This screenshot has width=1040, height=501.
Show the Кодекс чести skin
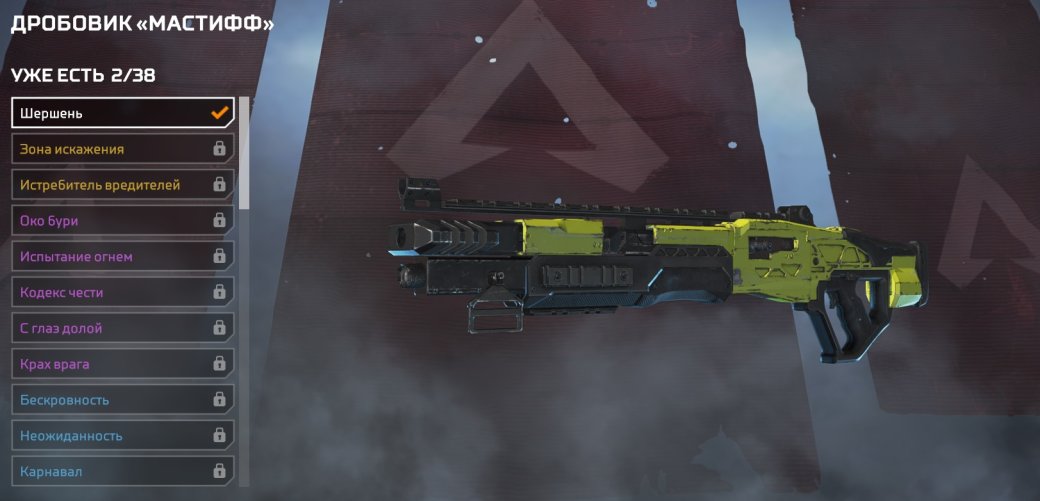click(122, 293)
